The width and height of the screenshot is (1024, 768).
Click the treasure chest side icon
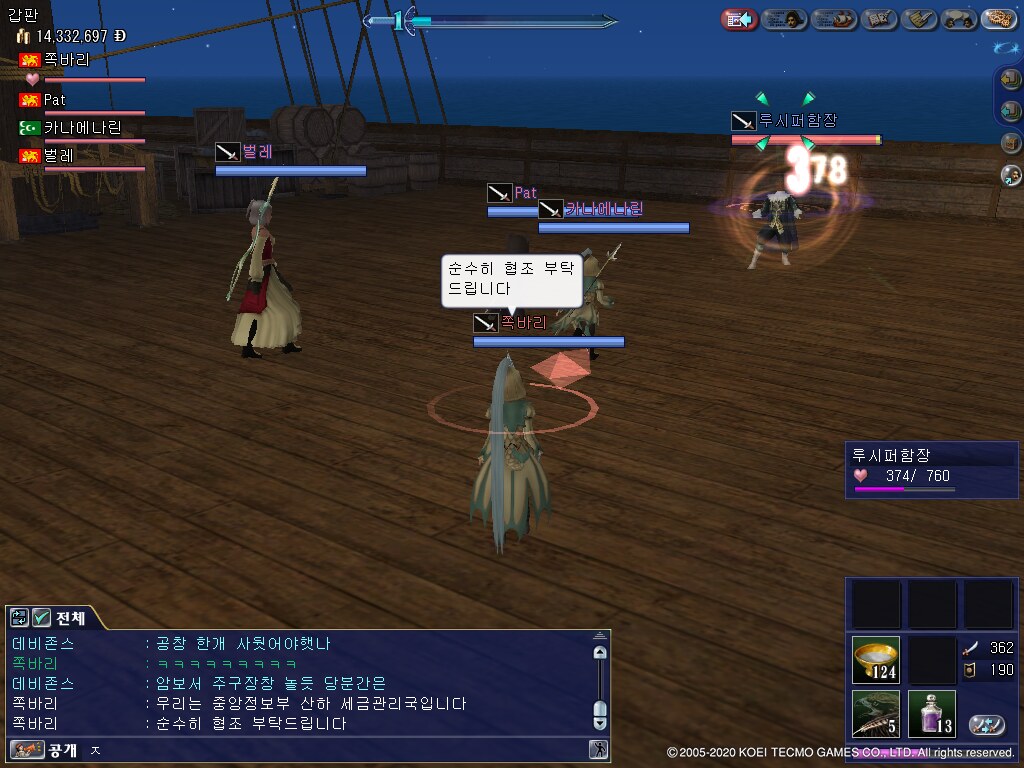tap(1011, 144)
